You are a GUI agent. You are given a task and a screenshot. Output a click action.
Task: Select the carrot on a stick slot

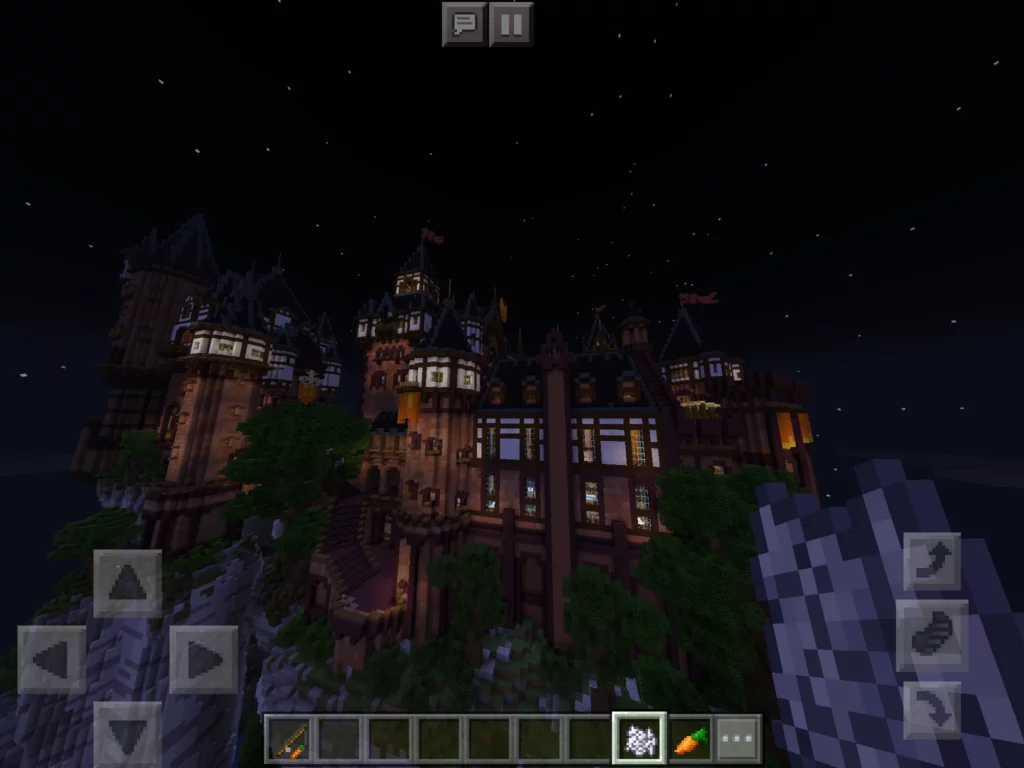tap(288, 740)
